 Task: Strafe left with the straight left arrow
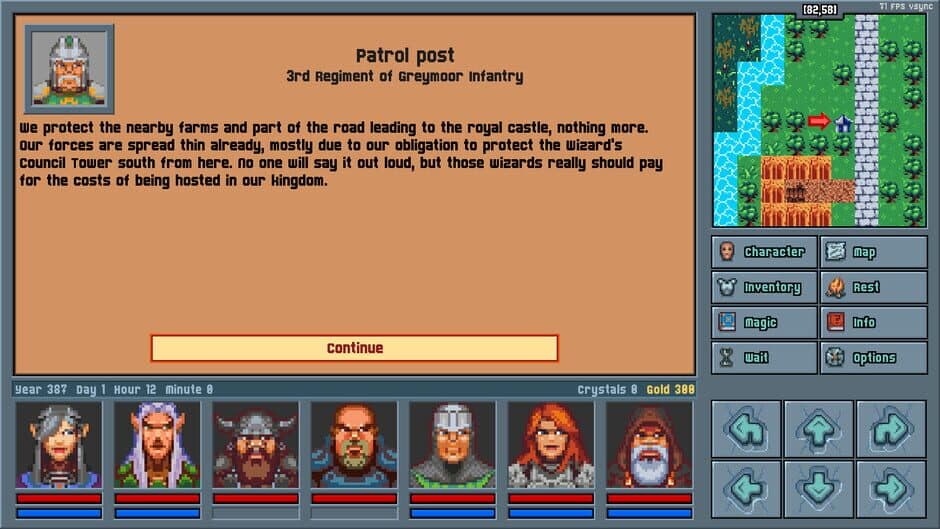tap(746, 488)
